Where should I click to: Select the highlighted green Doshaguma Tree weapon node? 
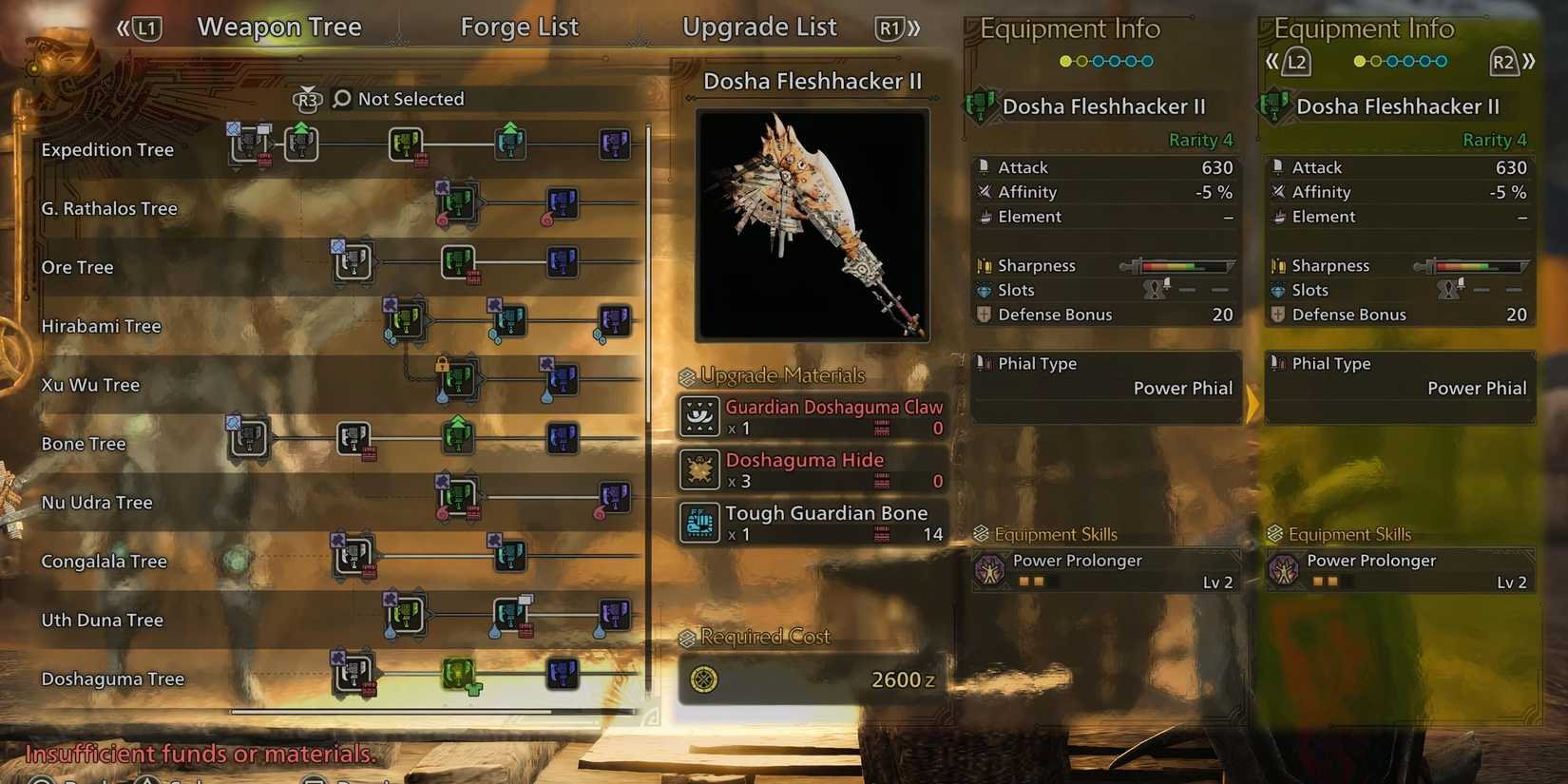click(458, 675)
